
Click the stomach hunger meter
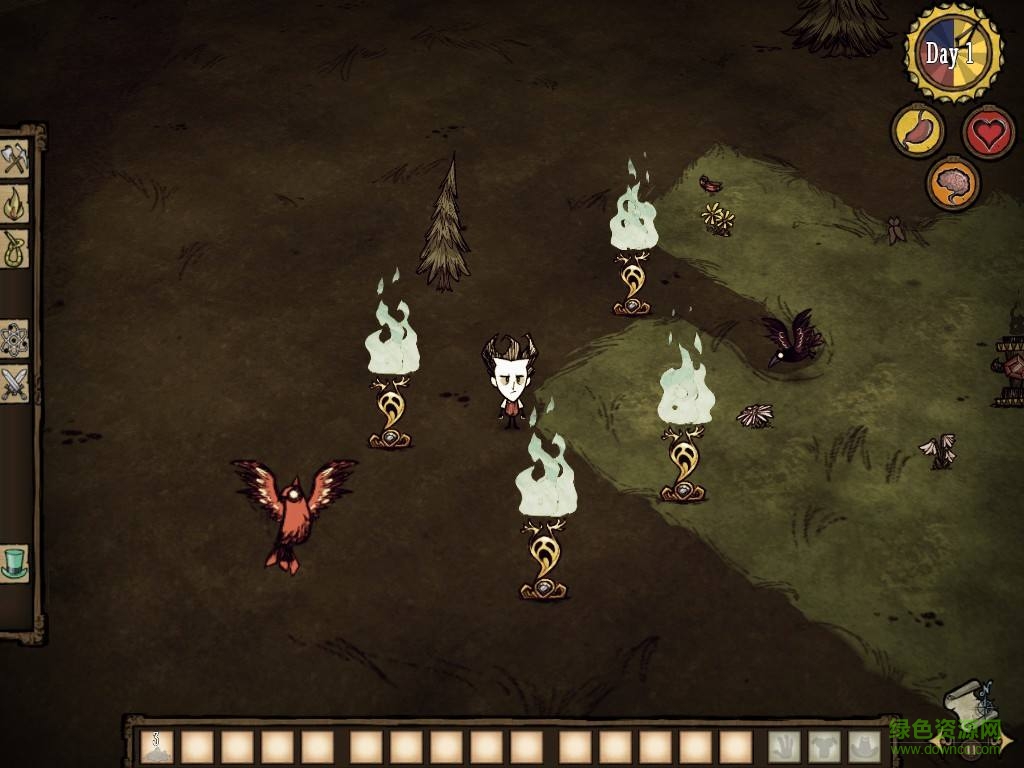(916, 131)
